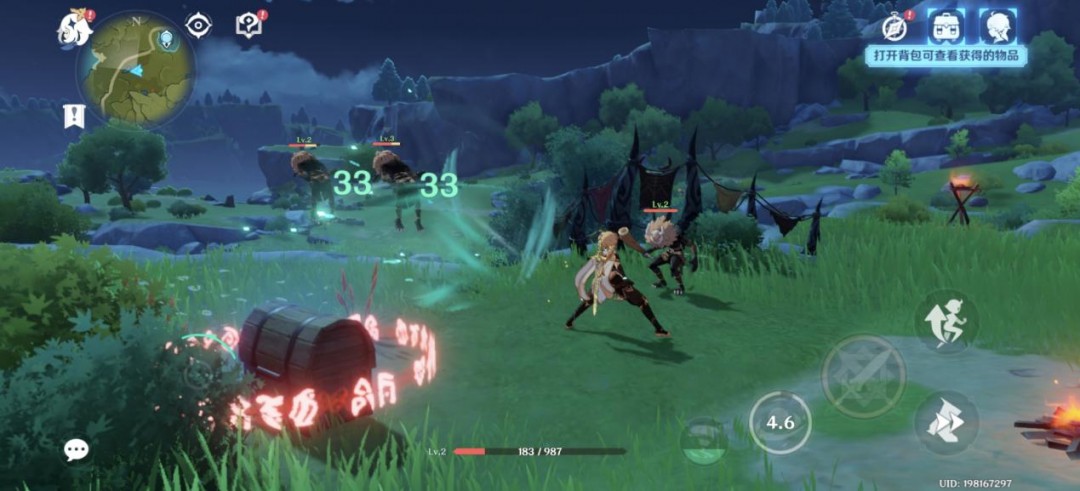Image resolution: width=1080 pixels, height=491 pixels.
Task: Open the chat speech bubble
Action: tap(76, 450)
